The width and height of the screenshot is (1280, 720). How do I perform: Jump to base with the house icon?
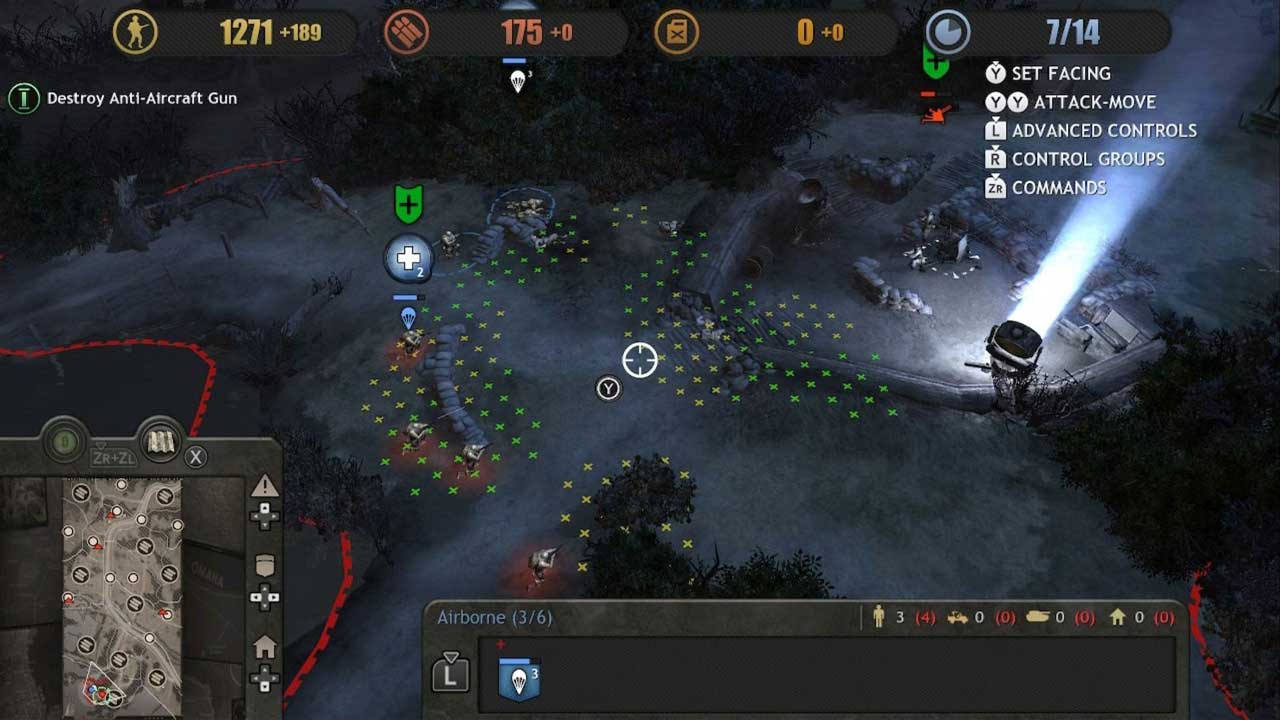[265, 648]
